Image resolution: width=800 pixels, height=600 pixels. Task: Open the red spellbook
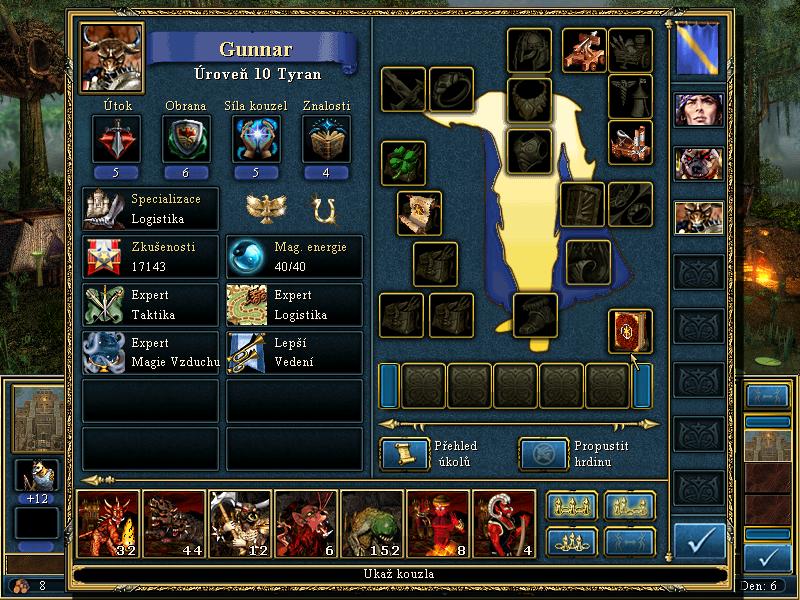coord(630,332)
